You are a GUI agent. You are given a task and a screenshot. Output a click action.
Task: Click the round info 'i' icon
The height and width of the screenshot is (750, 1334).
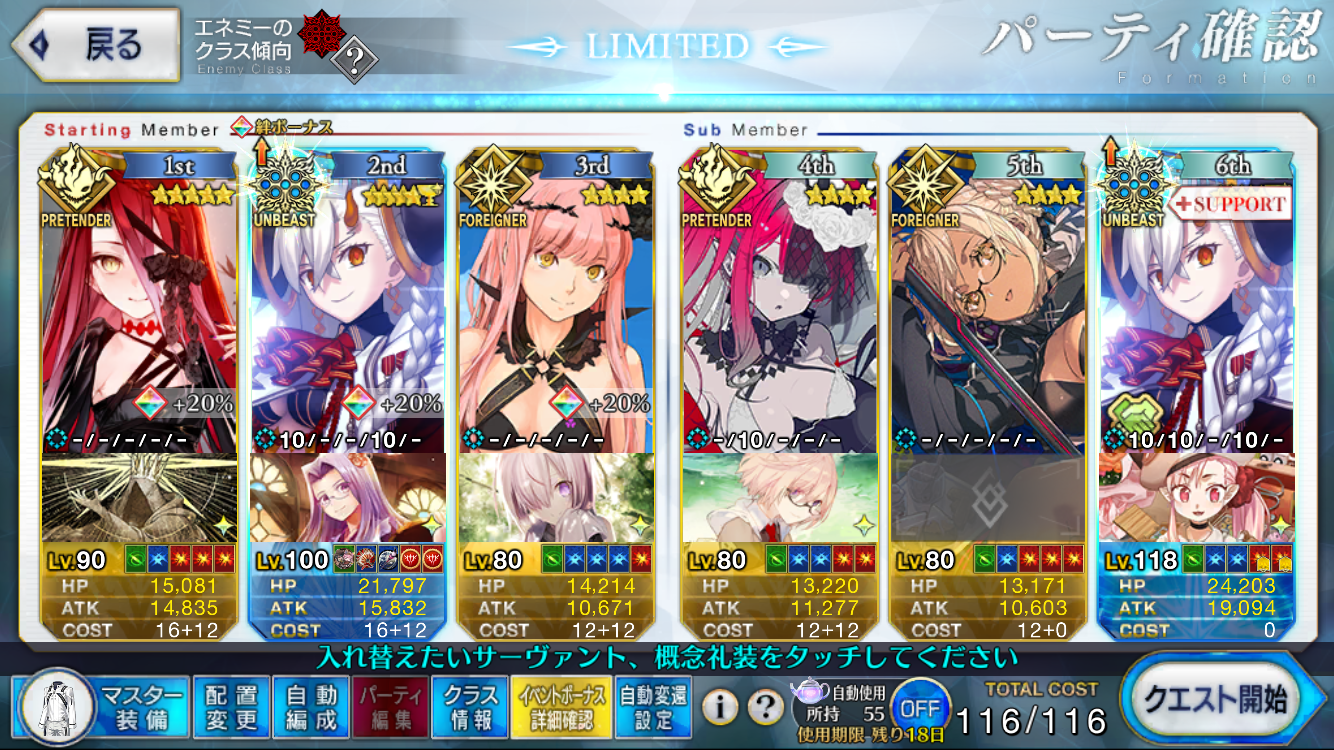[720, 708]
